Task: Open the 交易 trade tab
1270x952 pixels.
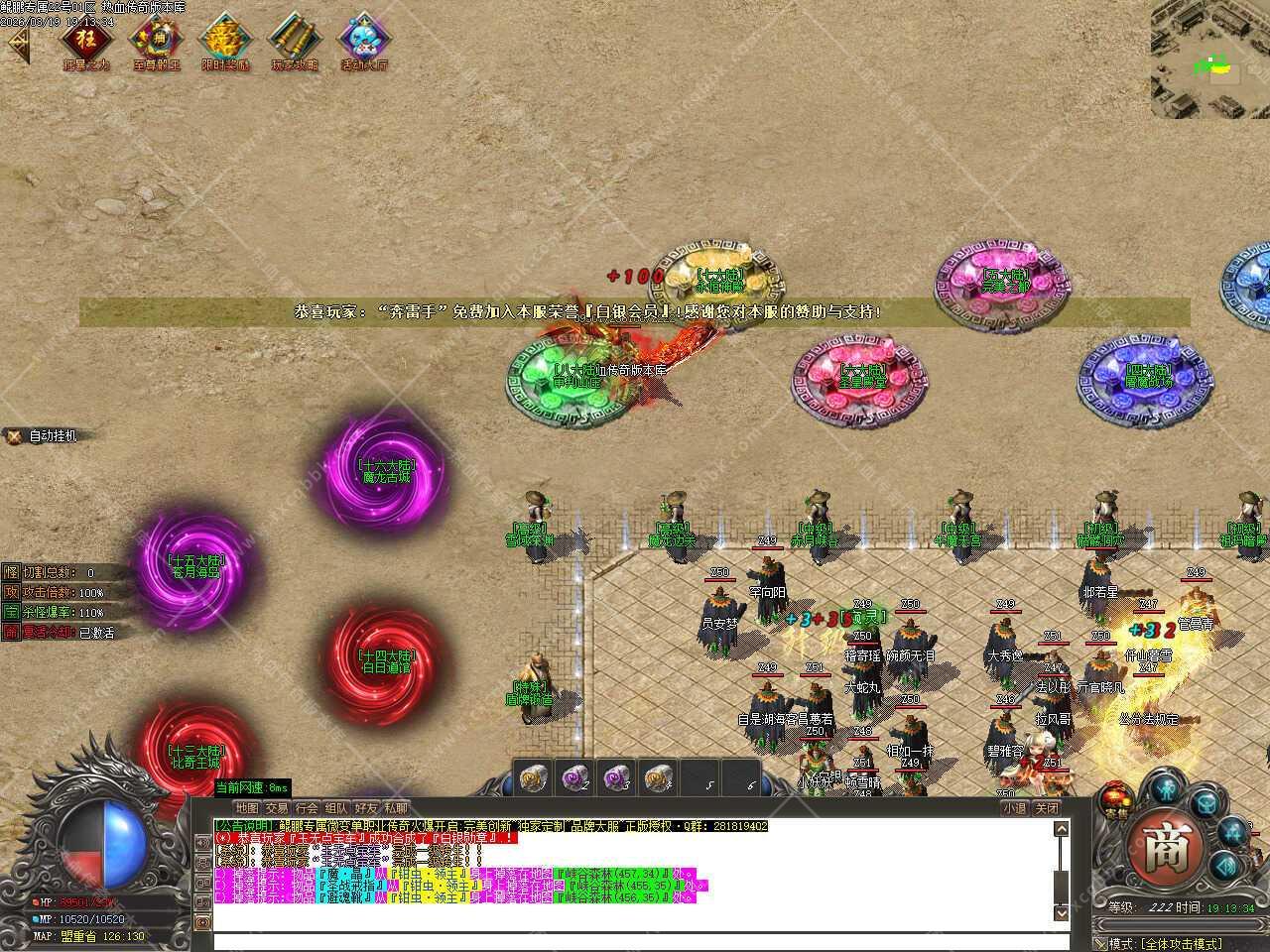Action: (x=276, y=808)
